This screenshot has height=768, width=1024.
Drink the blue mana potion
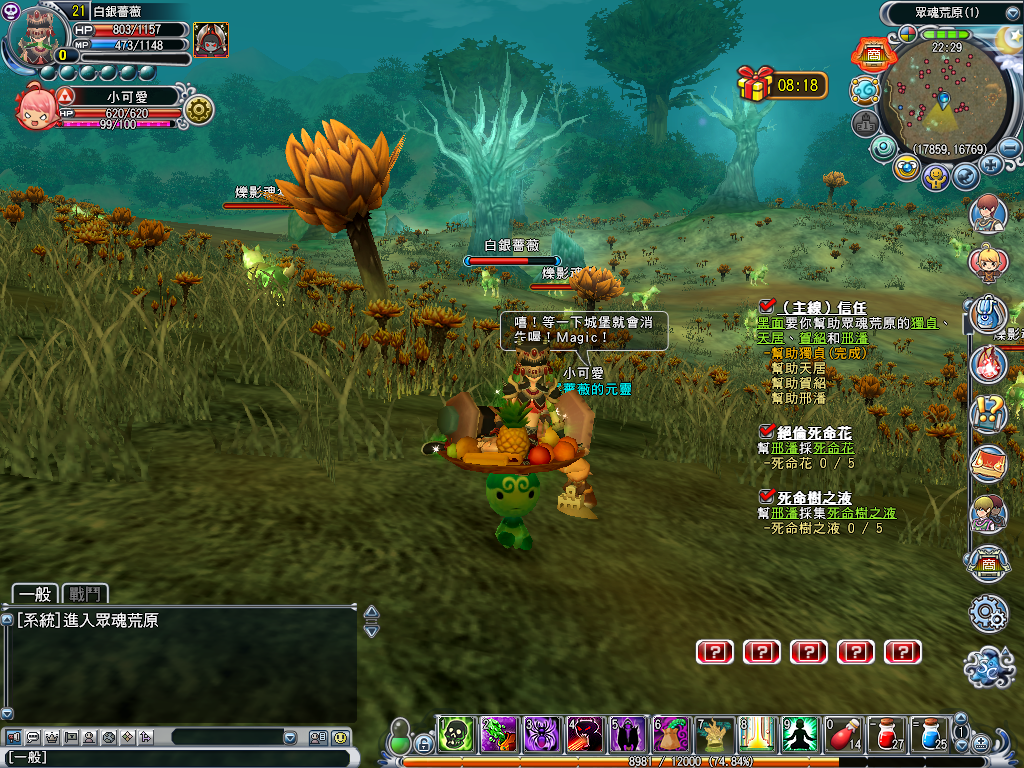click(930, 736)
